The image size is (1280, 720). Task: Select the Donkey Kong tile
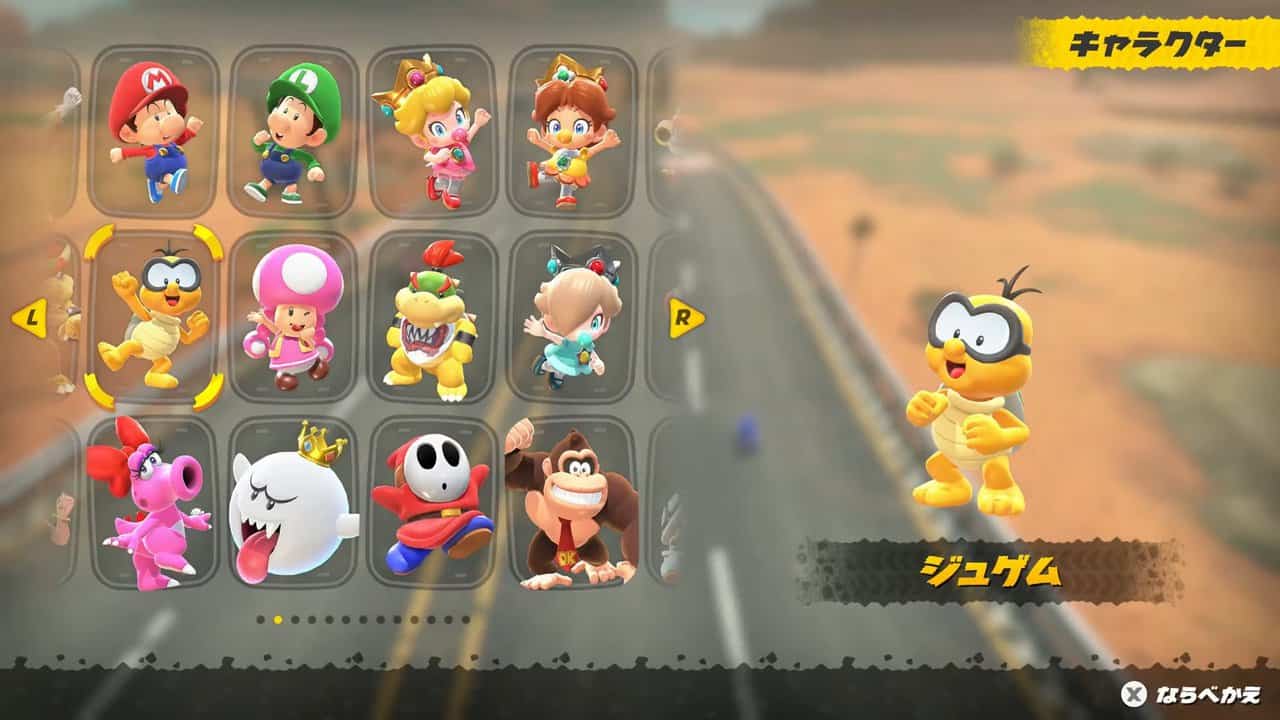pos(572,502)
